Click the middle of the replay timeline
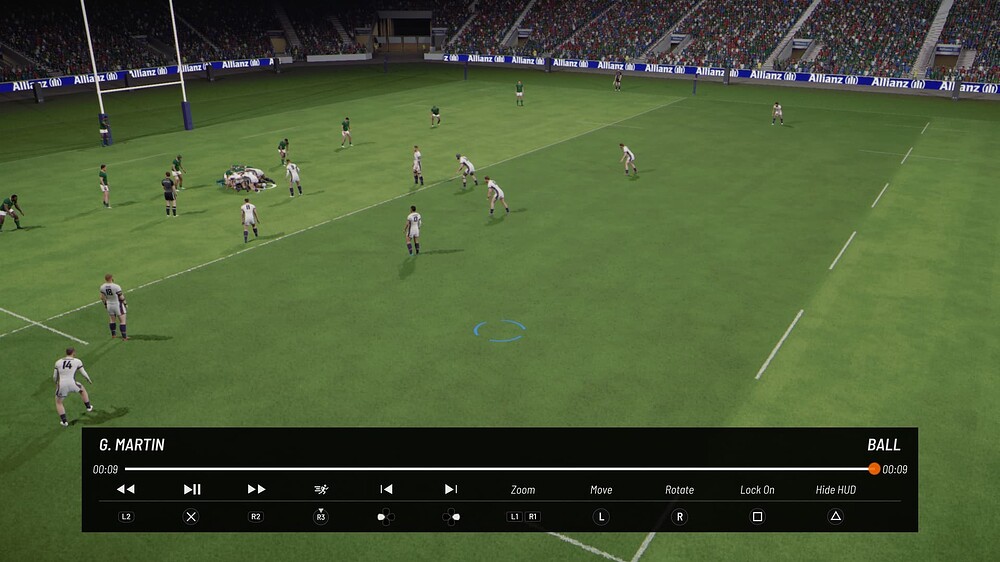The height and width of the screenshot is (562, 1000). pyautogui.click(x=499, y=469)
